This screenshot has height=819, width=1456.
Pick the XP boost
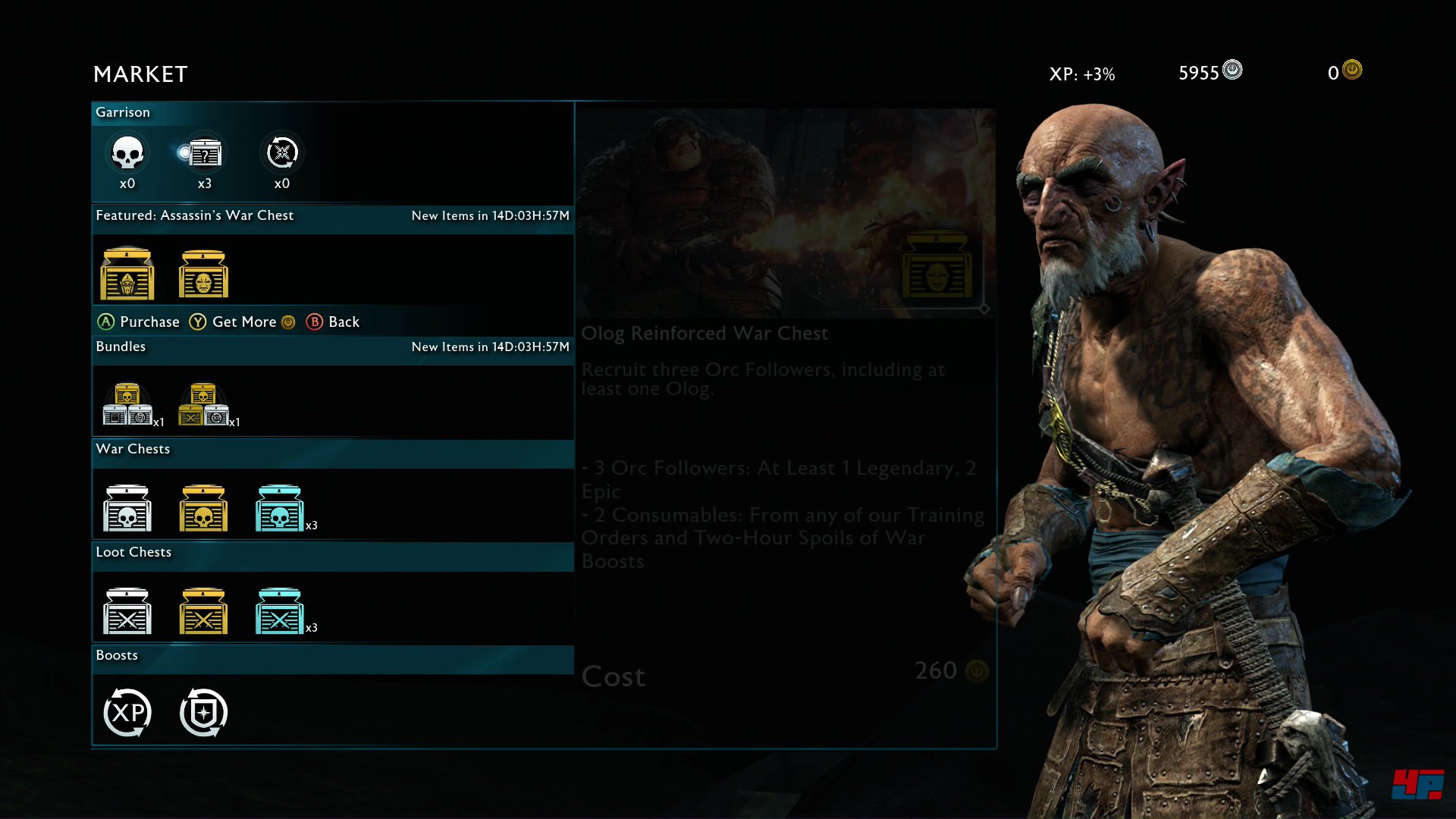pos(127,713)
